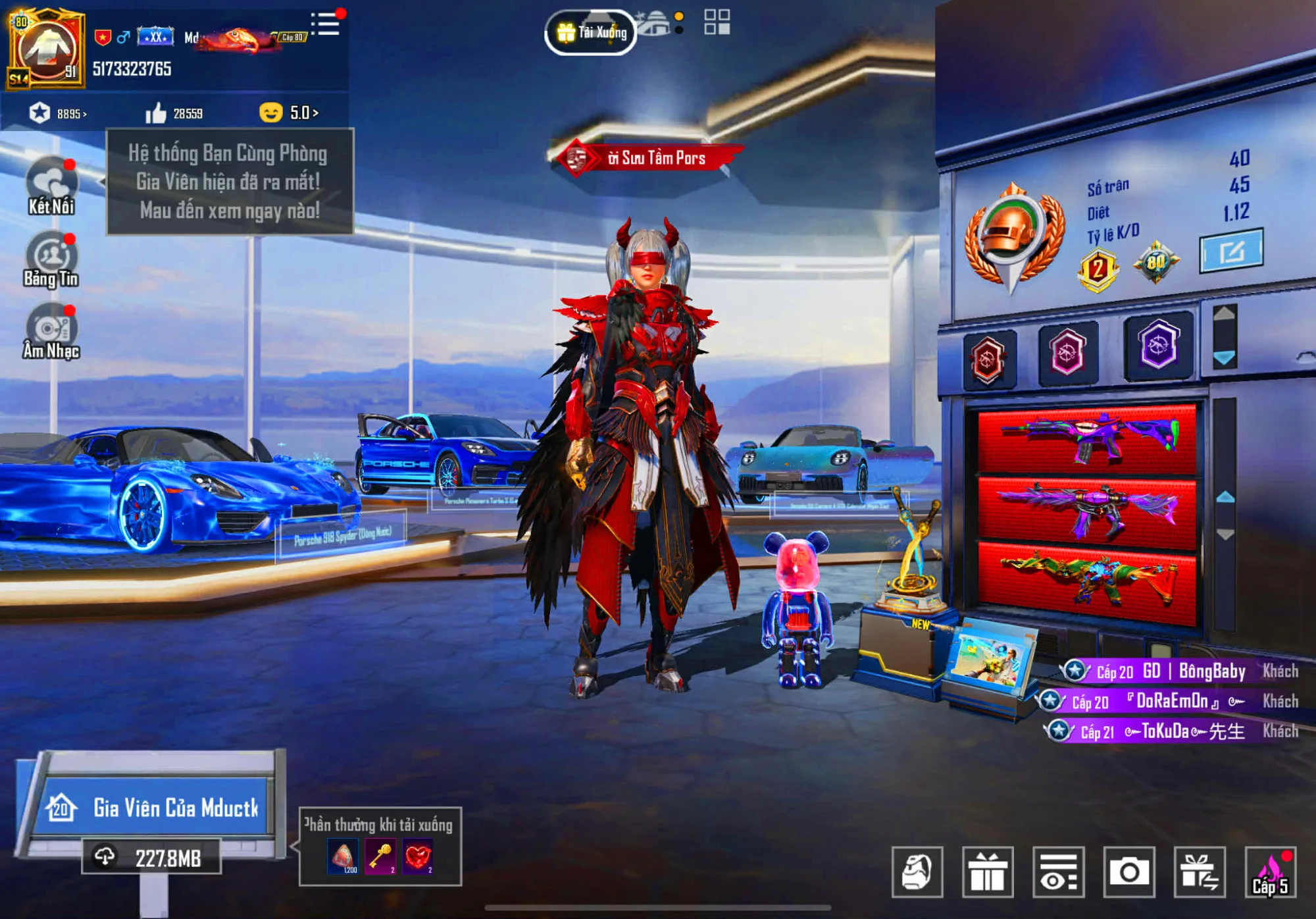Open the gift box button
This screenshot has height=919, width=1316.
988,872
